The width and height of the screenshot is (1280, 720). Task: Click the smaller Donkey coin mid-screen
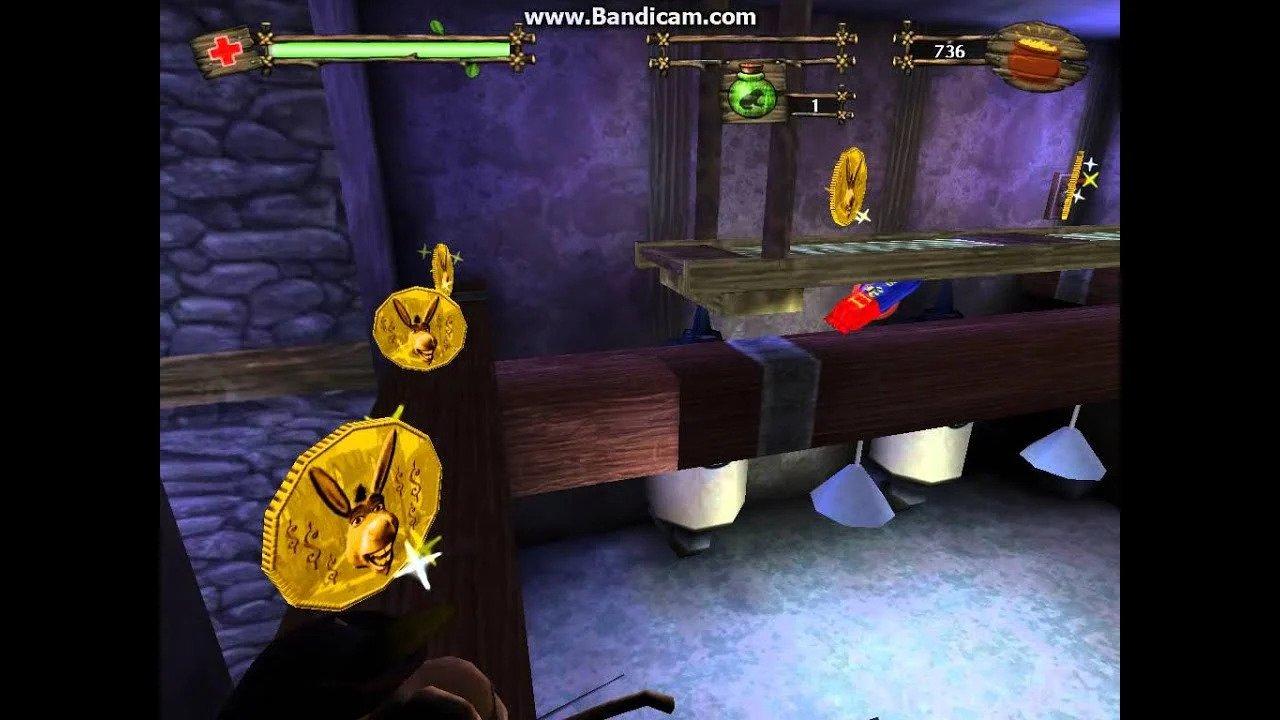pyautogui.click(x=420, y=325)
